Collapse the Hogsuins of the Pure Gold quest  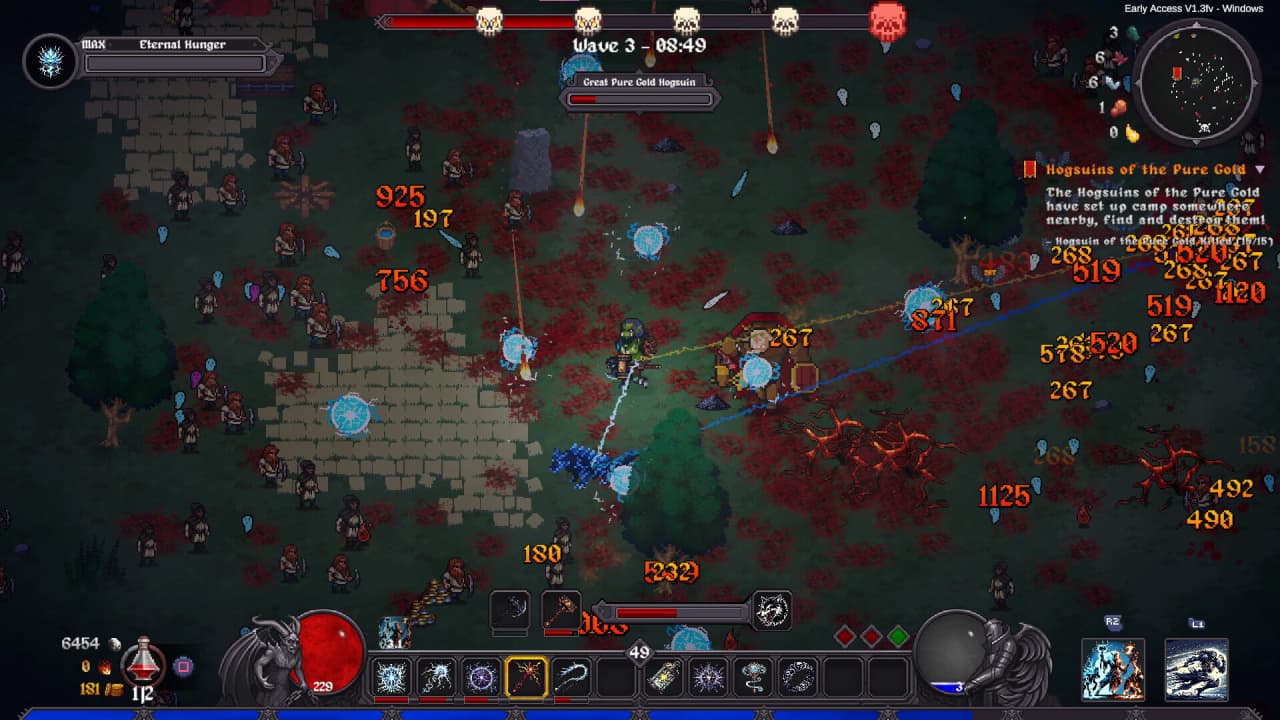1260,170
